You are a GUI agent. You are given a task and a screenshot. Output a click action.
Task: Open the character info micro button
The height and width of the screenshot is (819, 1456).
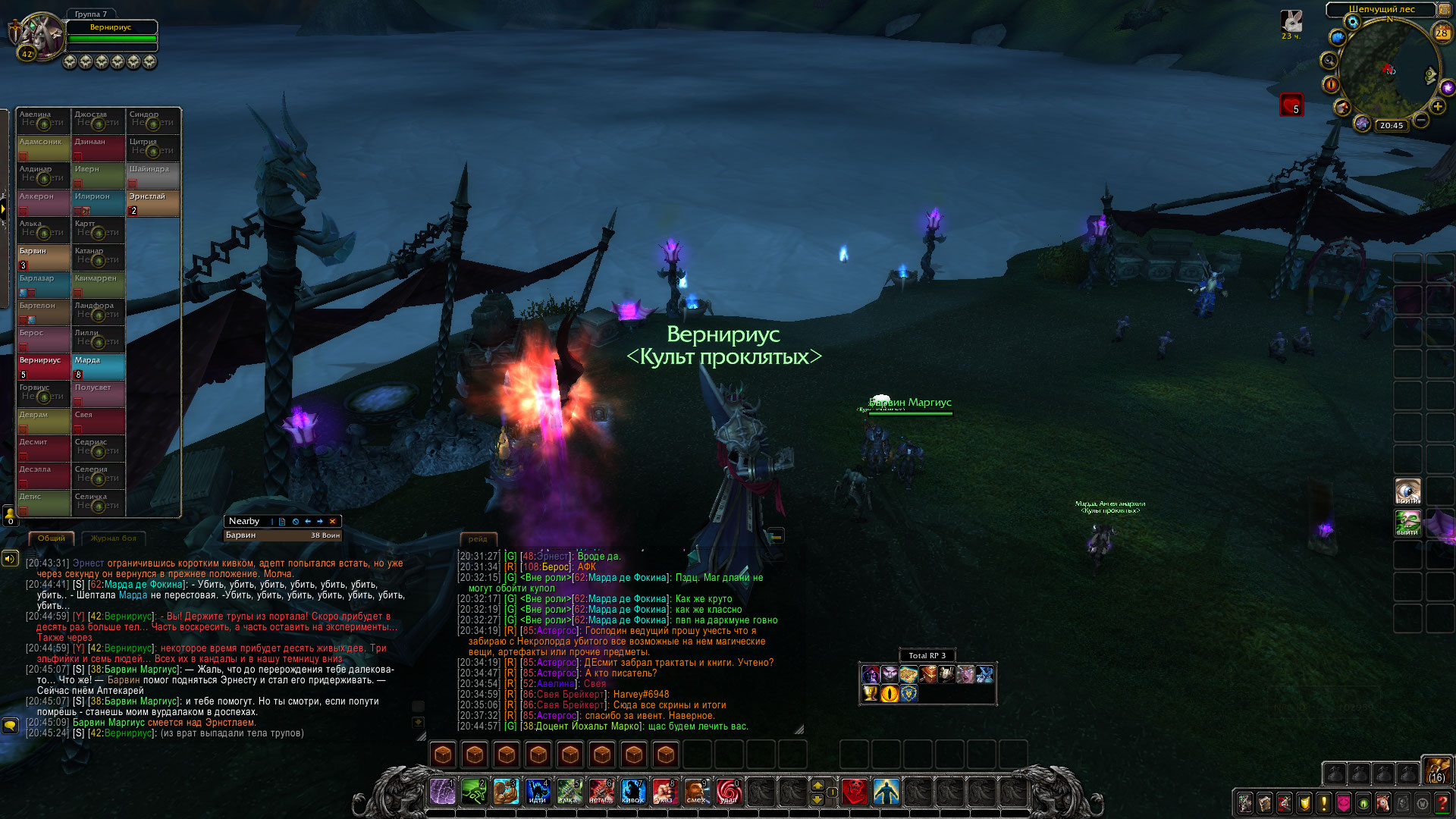click(x=1244, y=803)
